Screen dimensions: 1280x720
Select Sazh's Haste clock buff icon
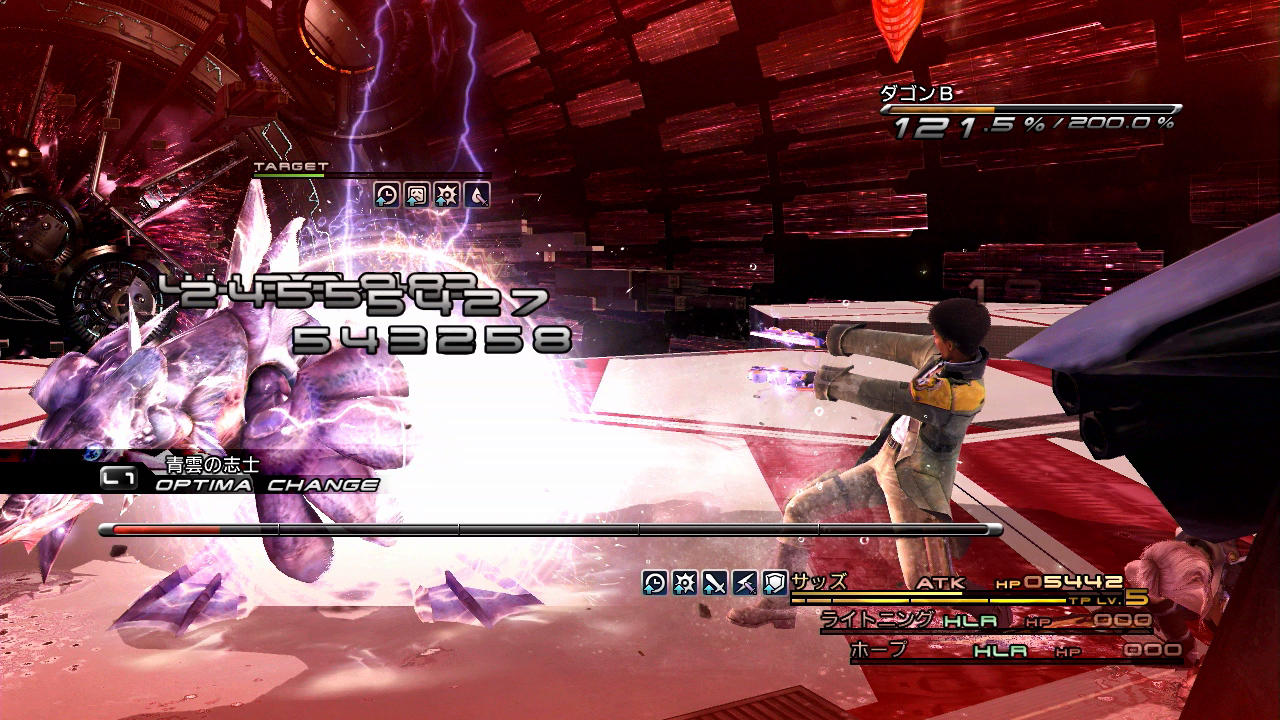click(654, 583)
